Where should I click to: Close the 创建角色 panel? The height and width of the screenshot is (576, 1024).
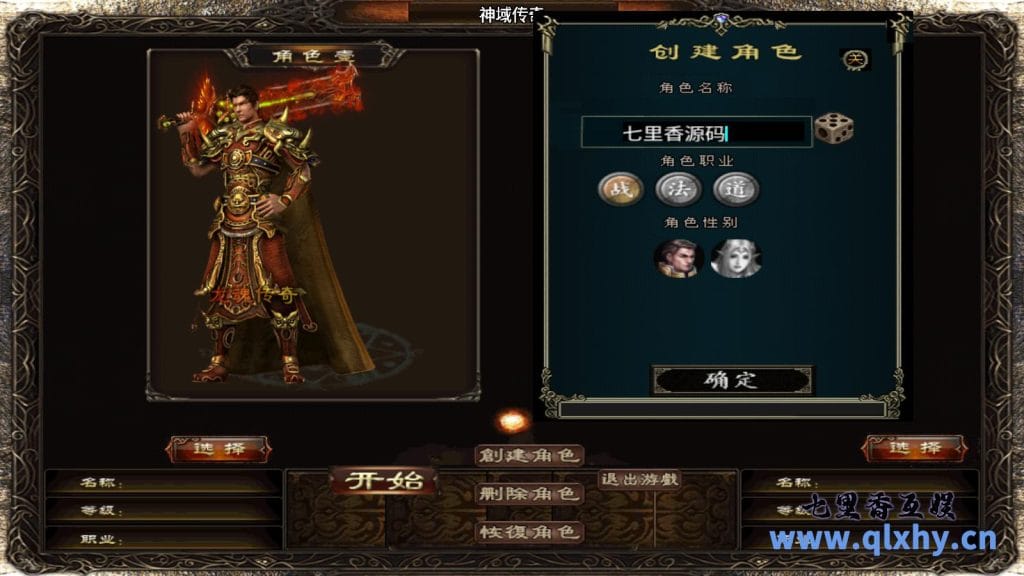pos(855,59)
